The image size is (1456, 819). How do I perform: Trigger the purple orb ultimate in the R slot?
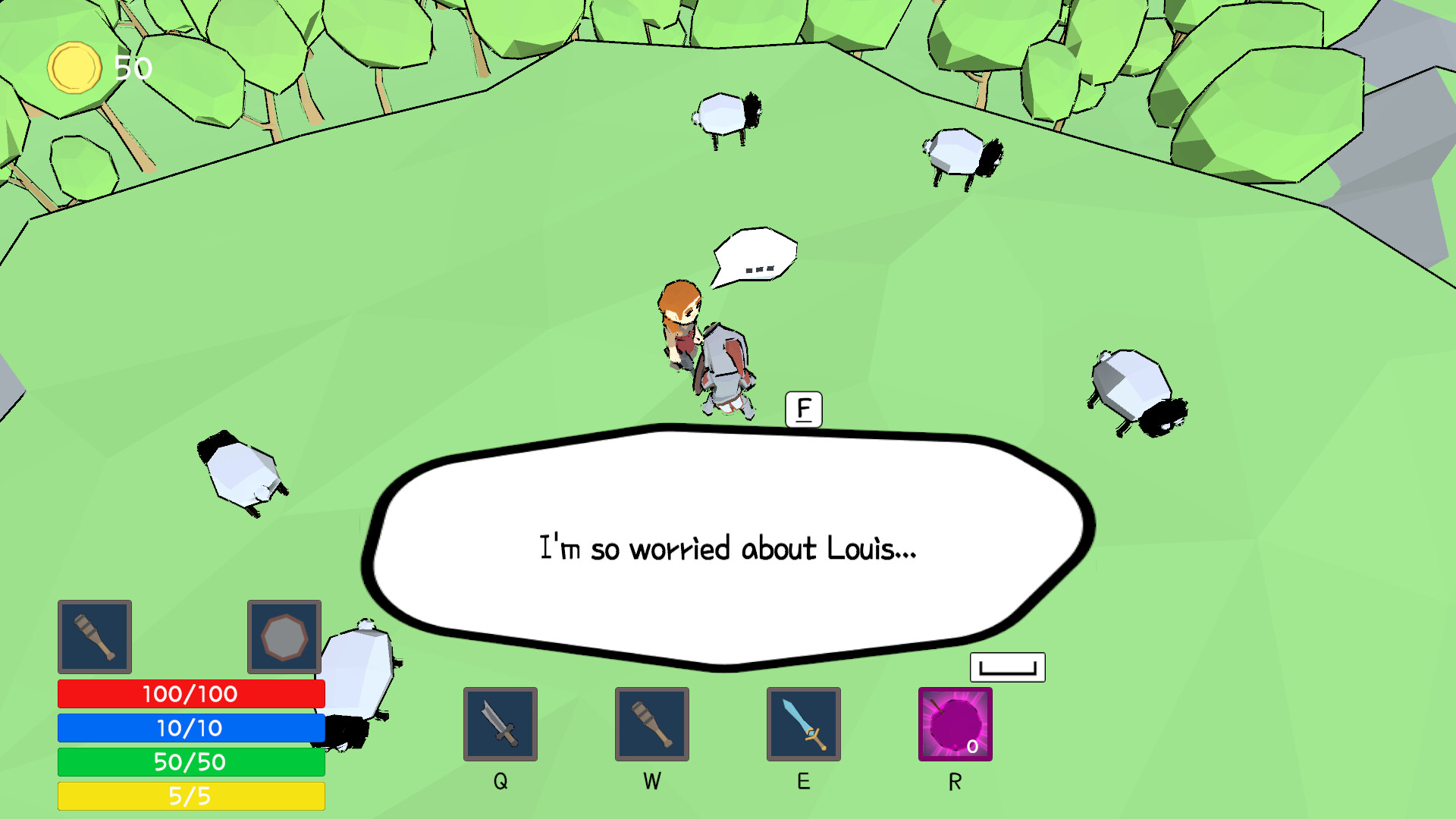coord(954,723)
